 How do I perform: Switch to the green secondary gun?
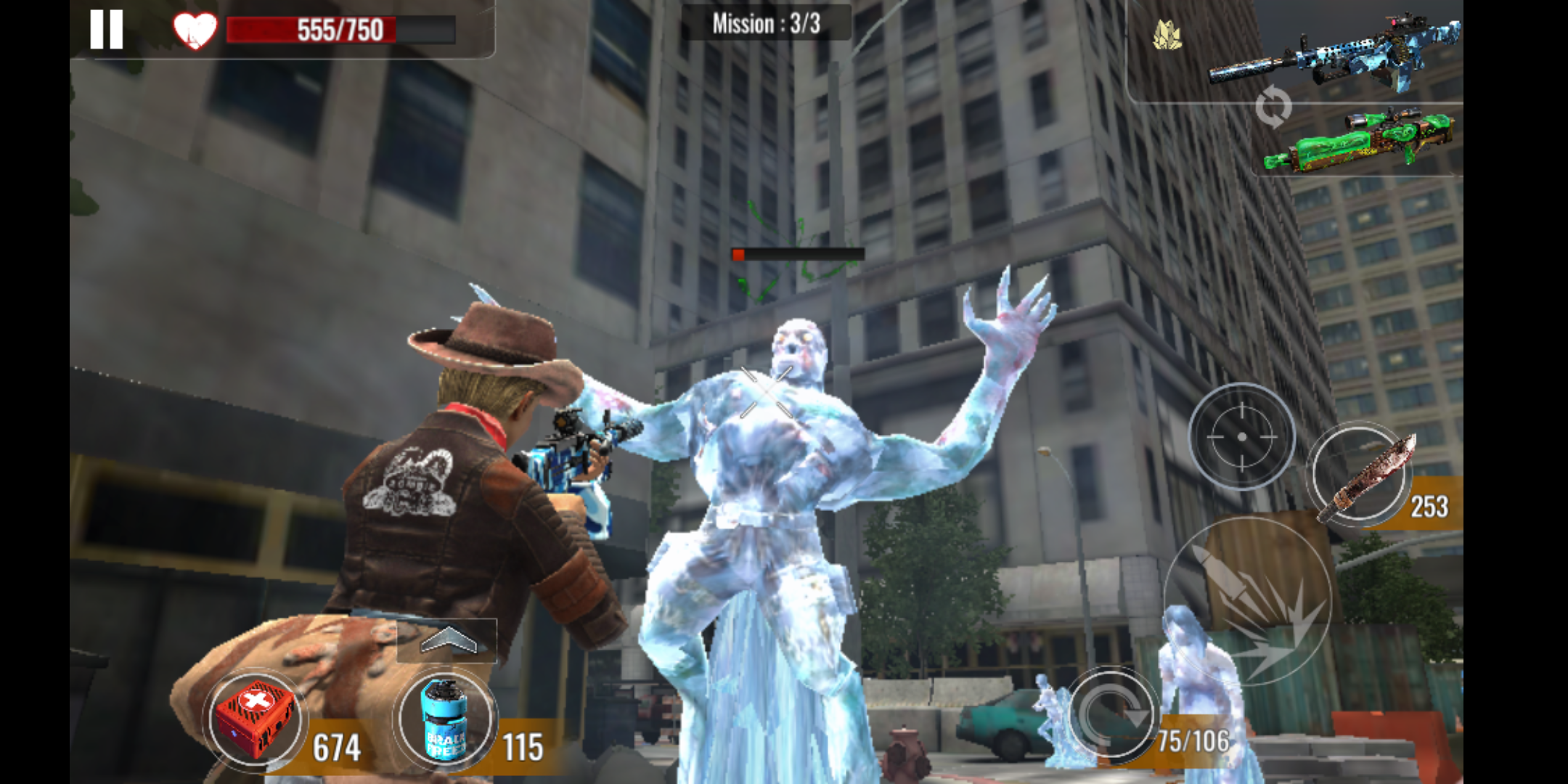tap(1359, 140)
